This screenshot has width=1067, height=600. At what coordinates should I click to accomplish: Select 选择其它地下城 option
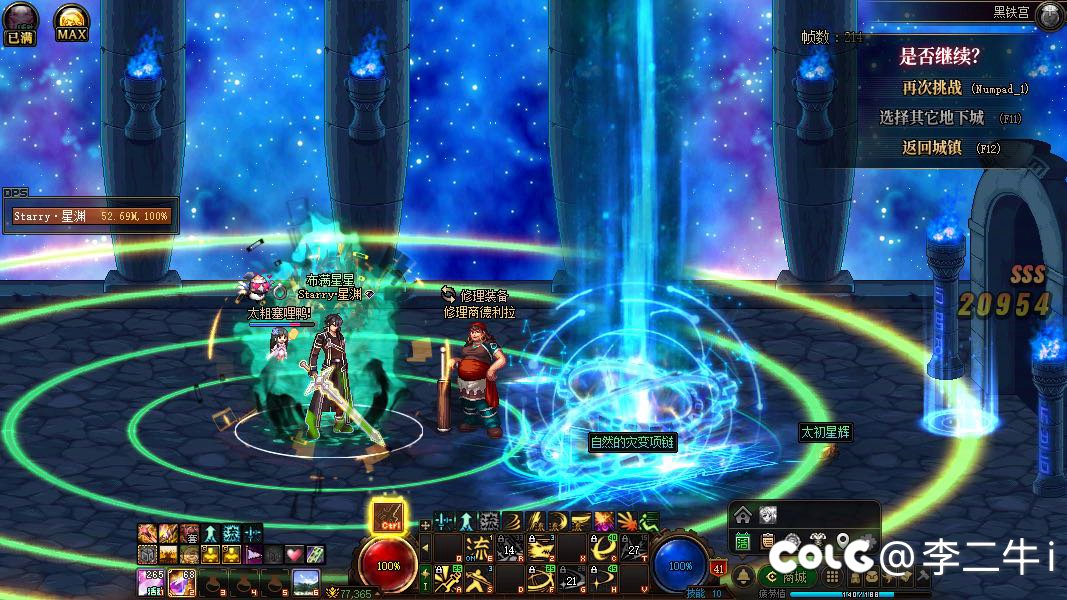[932, 117]
